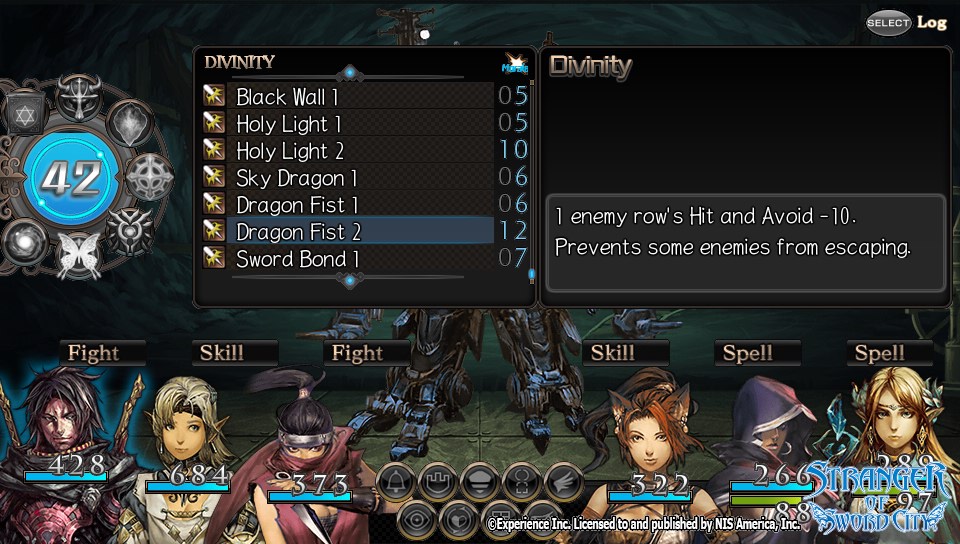Select the castle shield status icon
Screen dimensions: 960x544
click(x=436, y=482)
